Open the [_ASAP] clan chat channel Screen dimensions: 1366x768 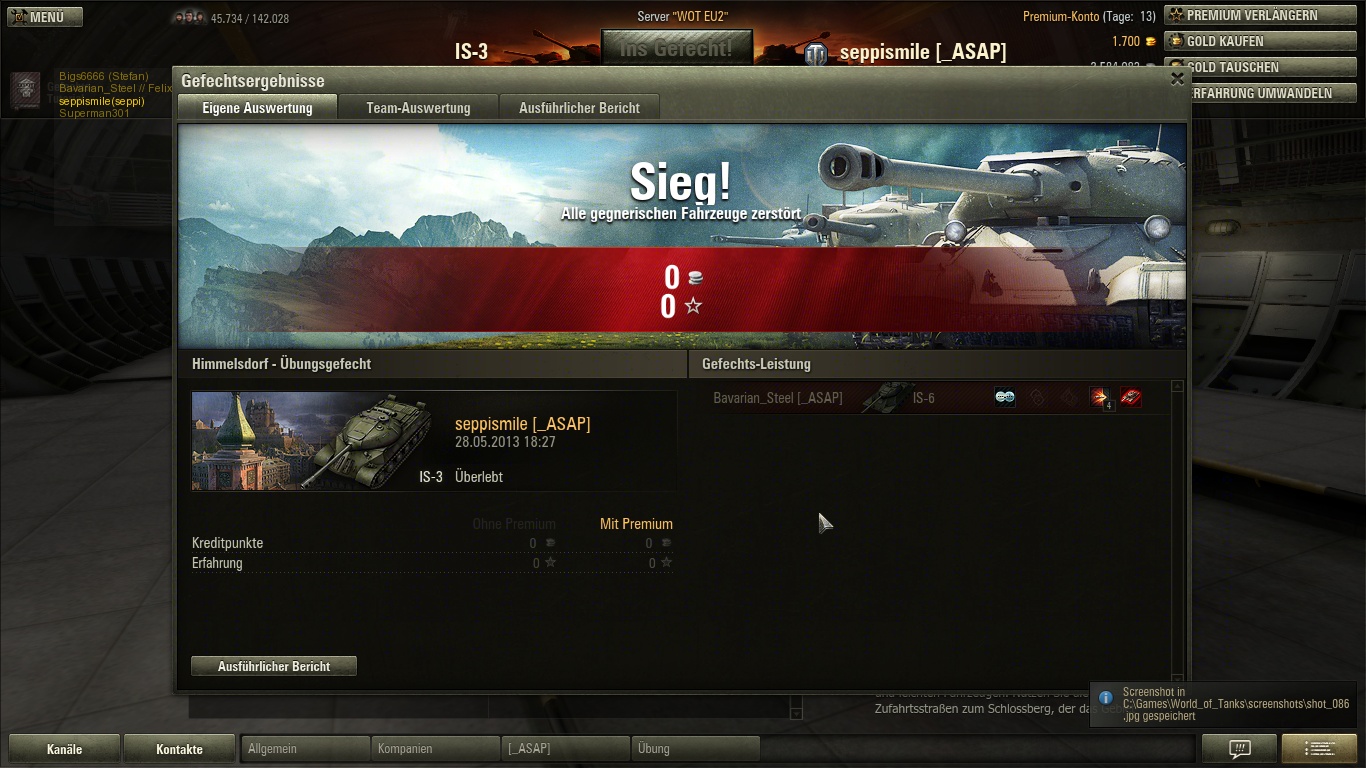point(565,749)
